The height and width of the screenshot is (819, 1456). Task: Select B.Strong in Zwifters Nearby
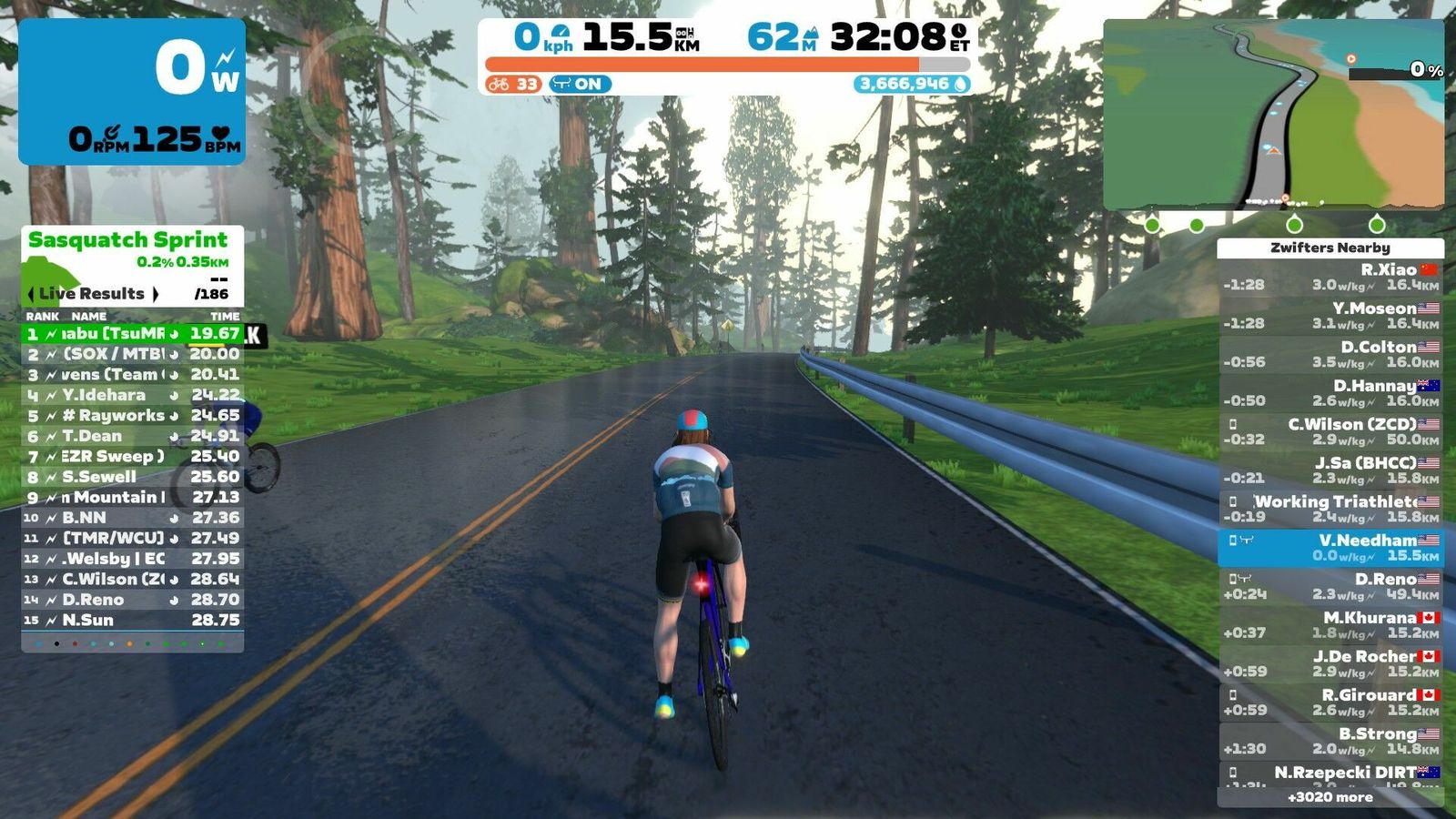tap(1330, 741)
